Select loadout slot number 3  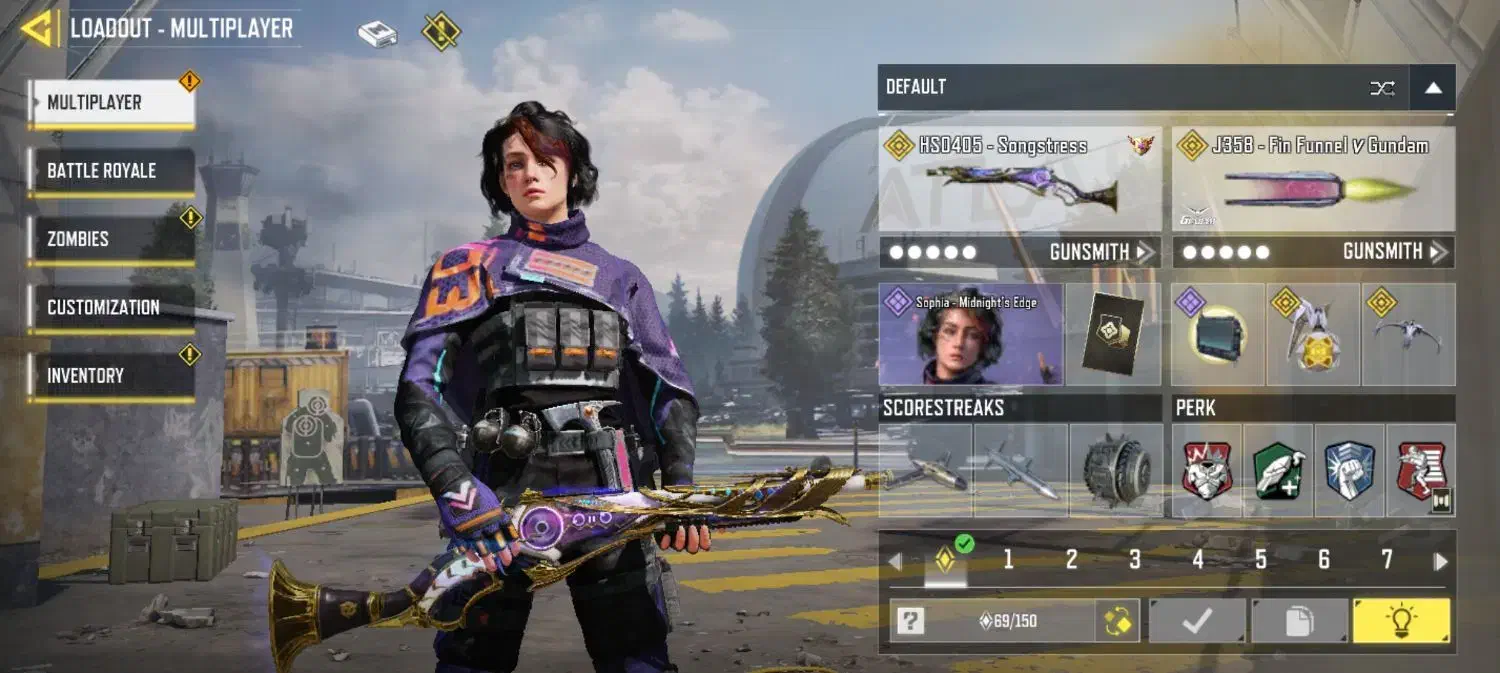click(1134, 560)
